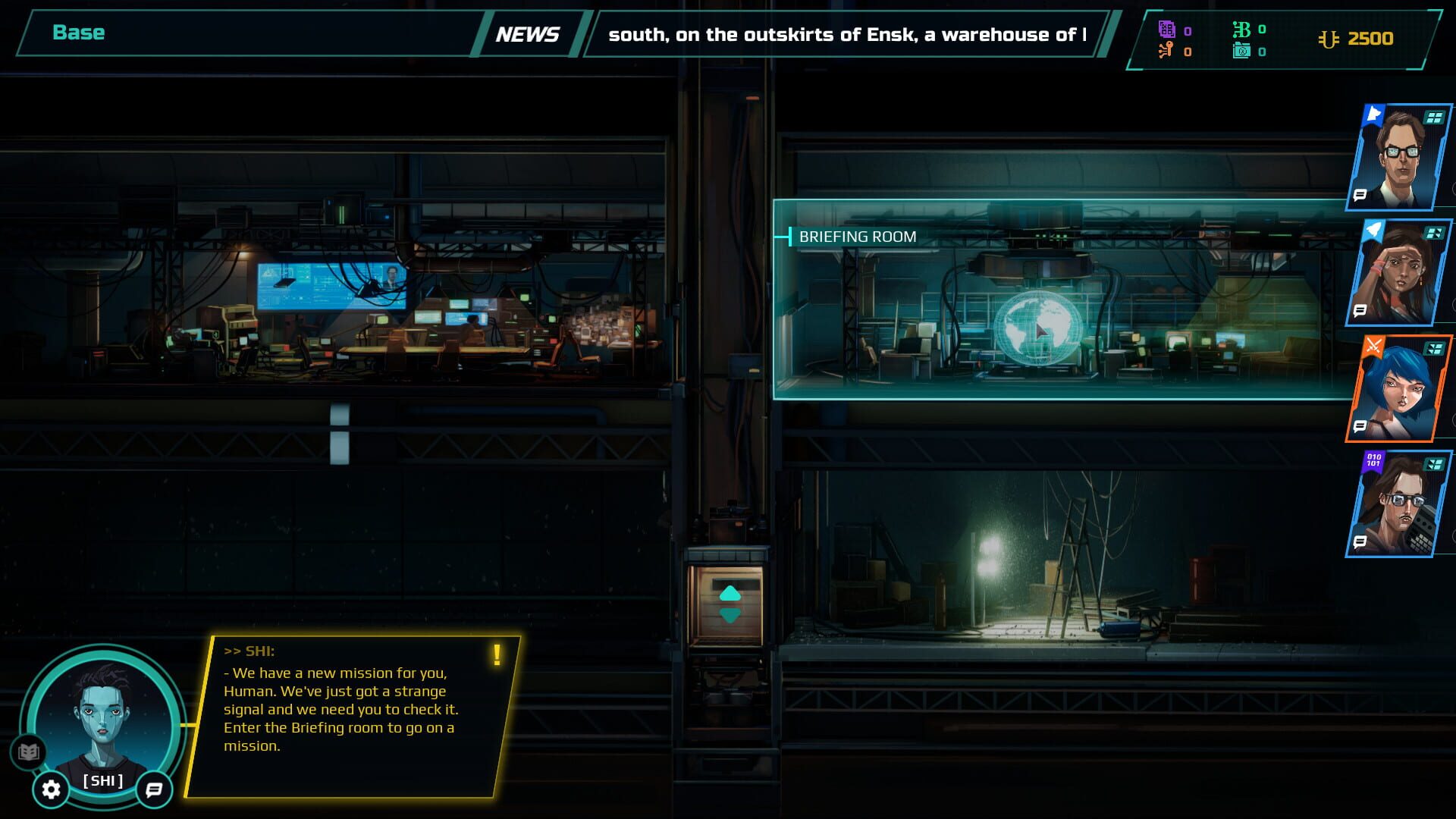
Task: Toggle the grid icon on the second character portrait
Action: [1433, 234]
